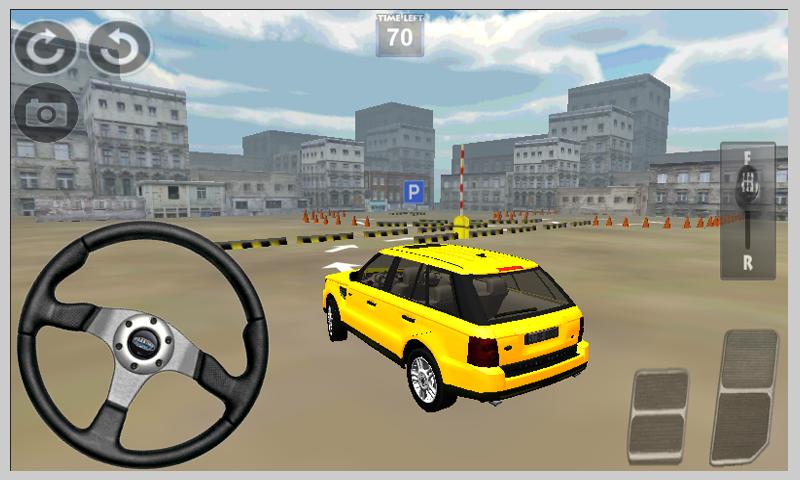This screenshot has height=480, width=800.
Task: Hit the shorter brake pedal
Action: click(x=659, y=416)
